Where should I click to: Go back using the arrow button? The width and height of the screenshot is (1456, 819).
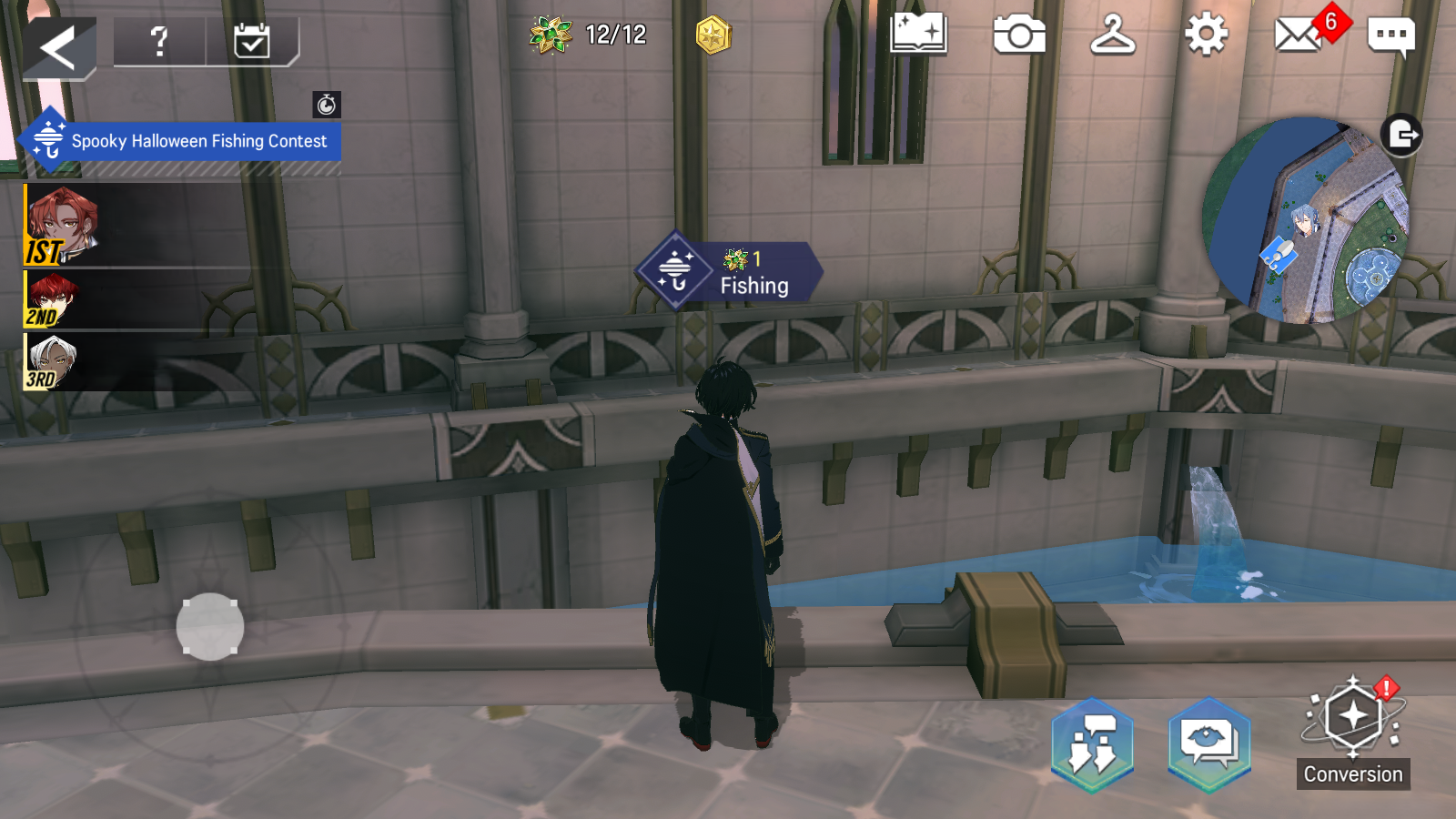(x=57, y=47)
